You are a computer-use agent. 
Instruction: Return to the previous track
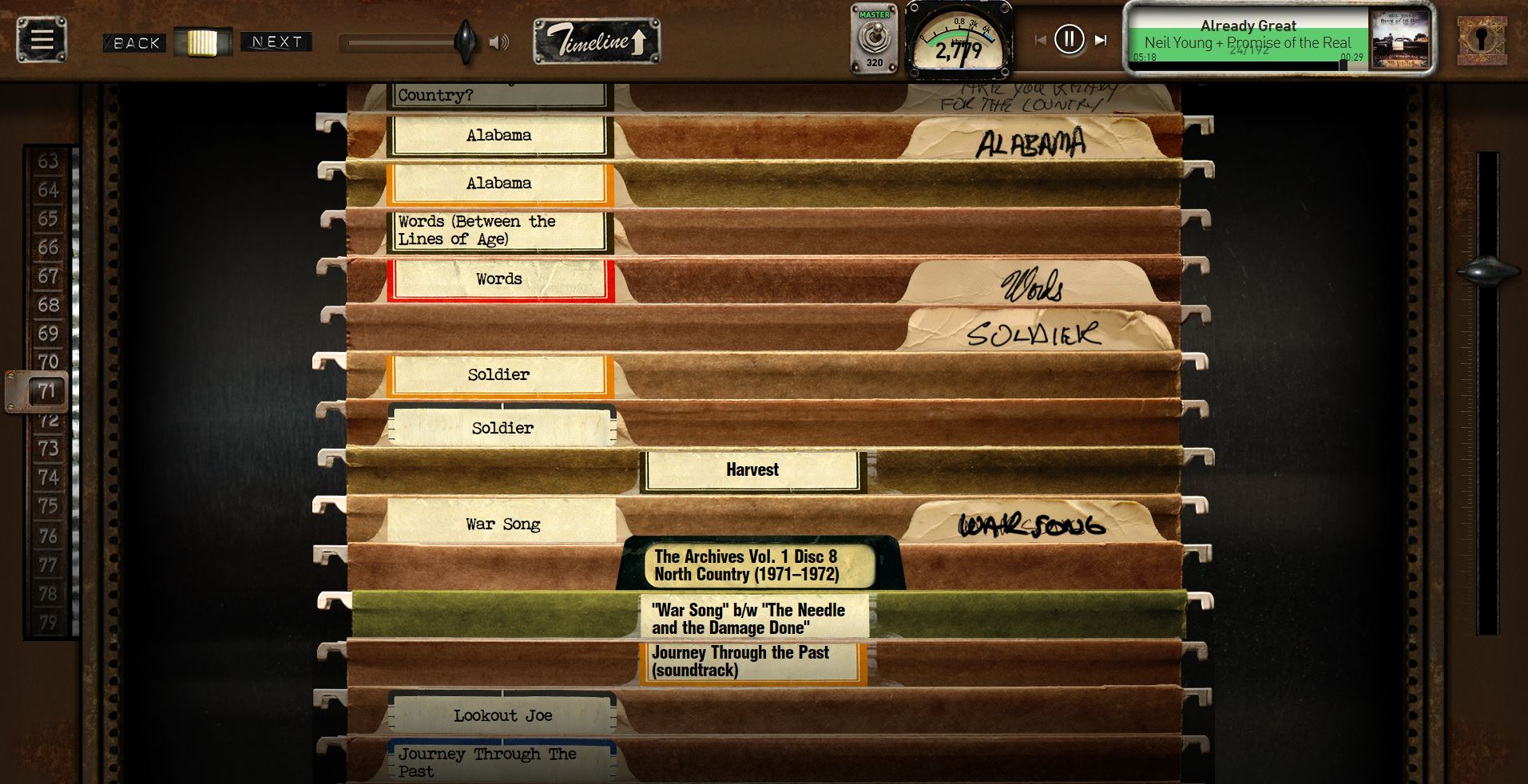click(x=1040, y=40)
